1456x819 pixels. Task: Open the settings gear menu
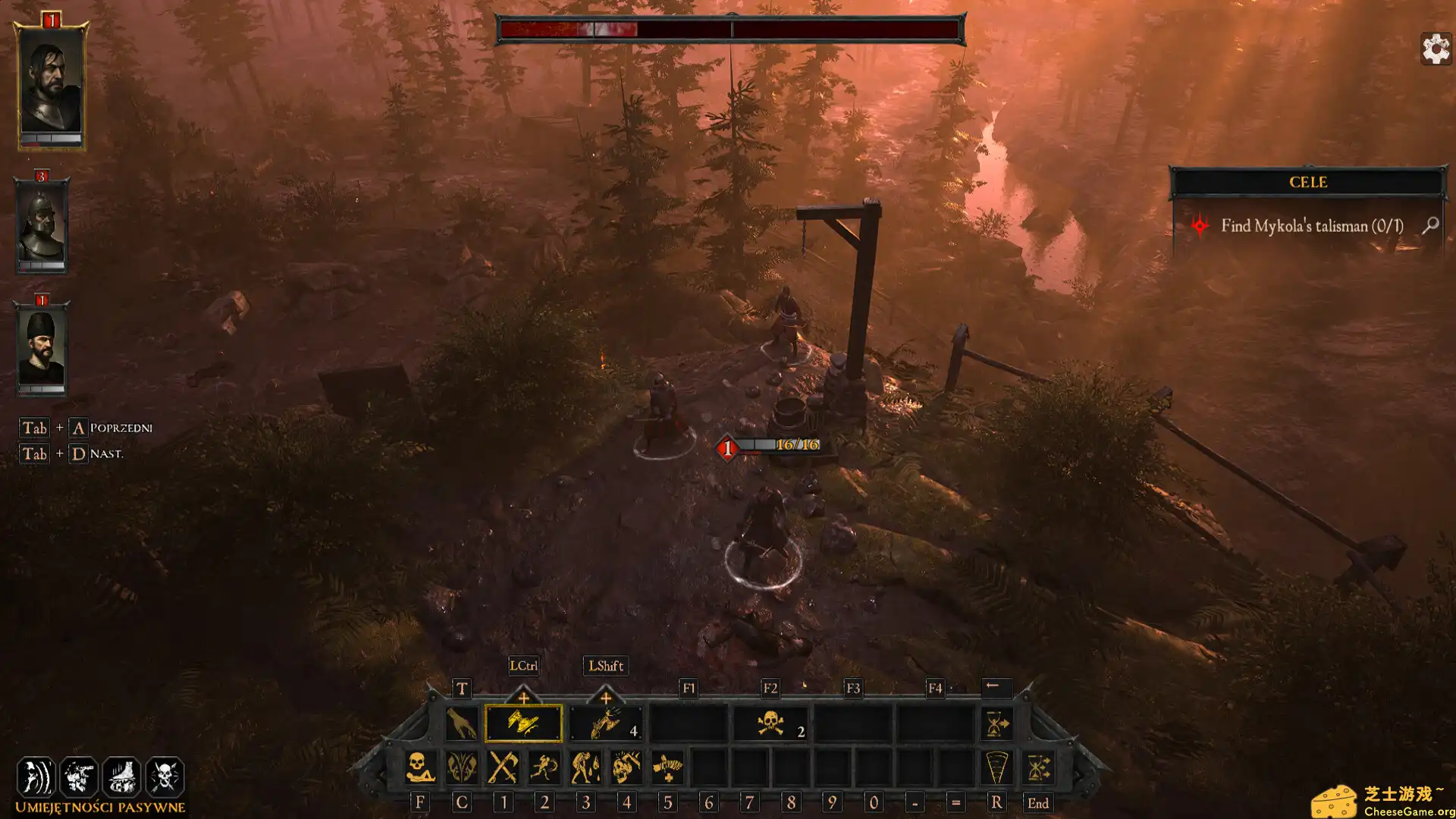(1435, 49)
